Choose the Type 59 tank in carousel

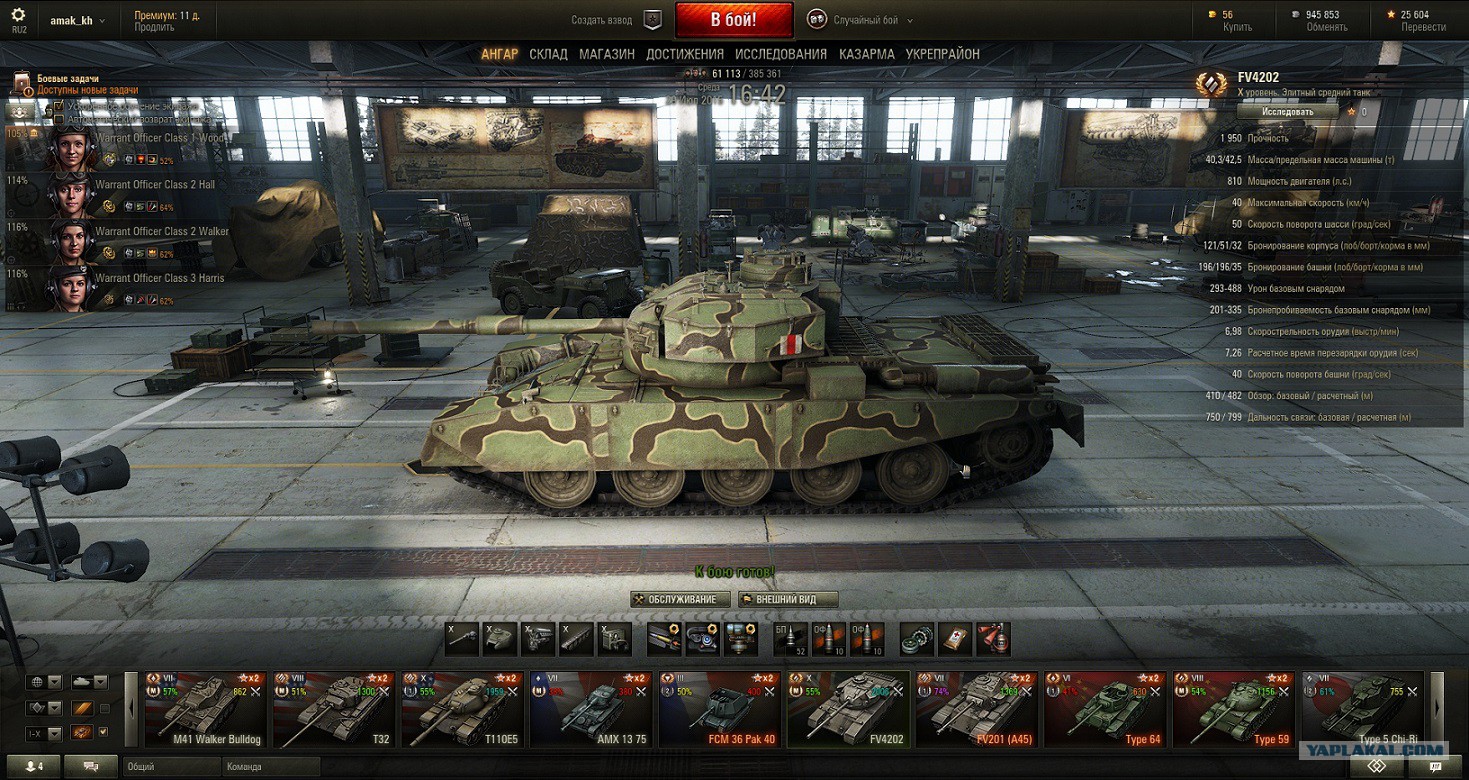coord(1233,710)
